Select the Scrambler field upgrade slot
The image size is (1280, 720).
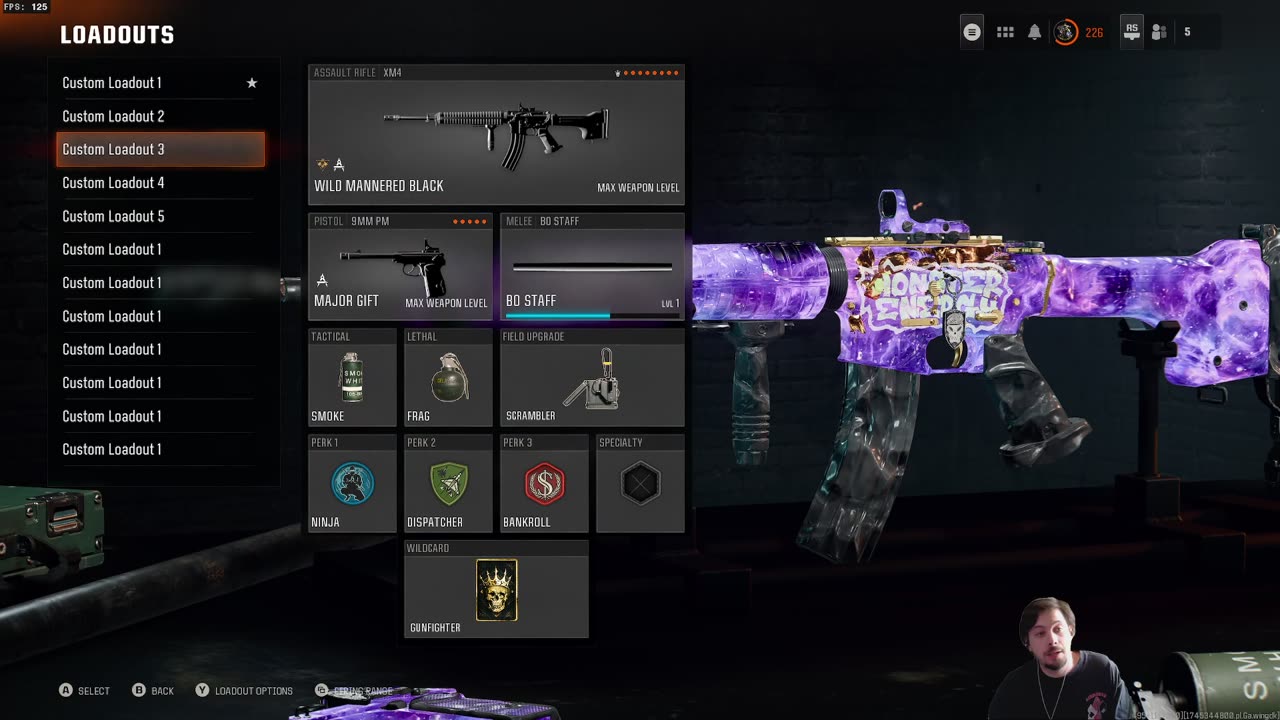(592, 378)
